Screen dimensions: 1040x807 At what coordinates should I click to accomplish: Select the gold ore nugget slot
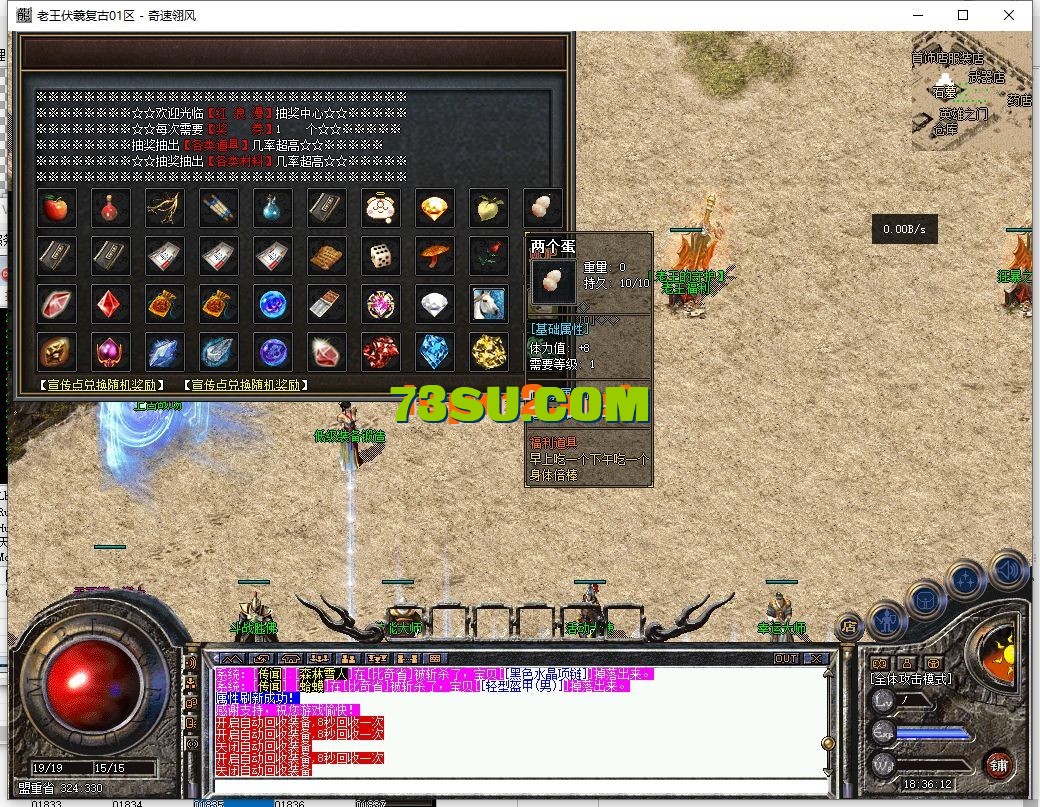tap(489, 351)
